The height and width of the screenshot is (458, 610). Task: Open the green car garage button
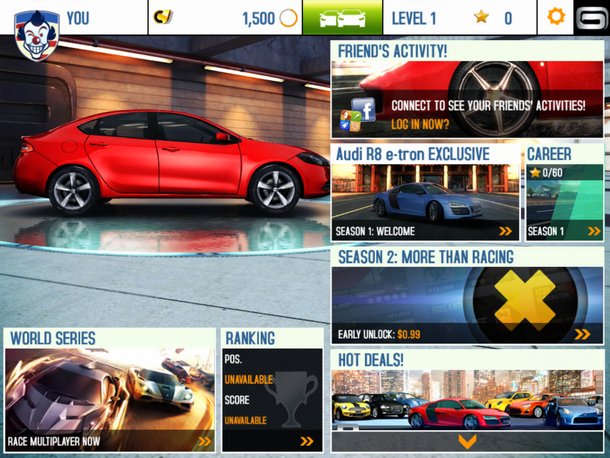(x=342, y=18)
